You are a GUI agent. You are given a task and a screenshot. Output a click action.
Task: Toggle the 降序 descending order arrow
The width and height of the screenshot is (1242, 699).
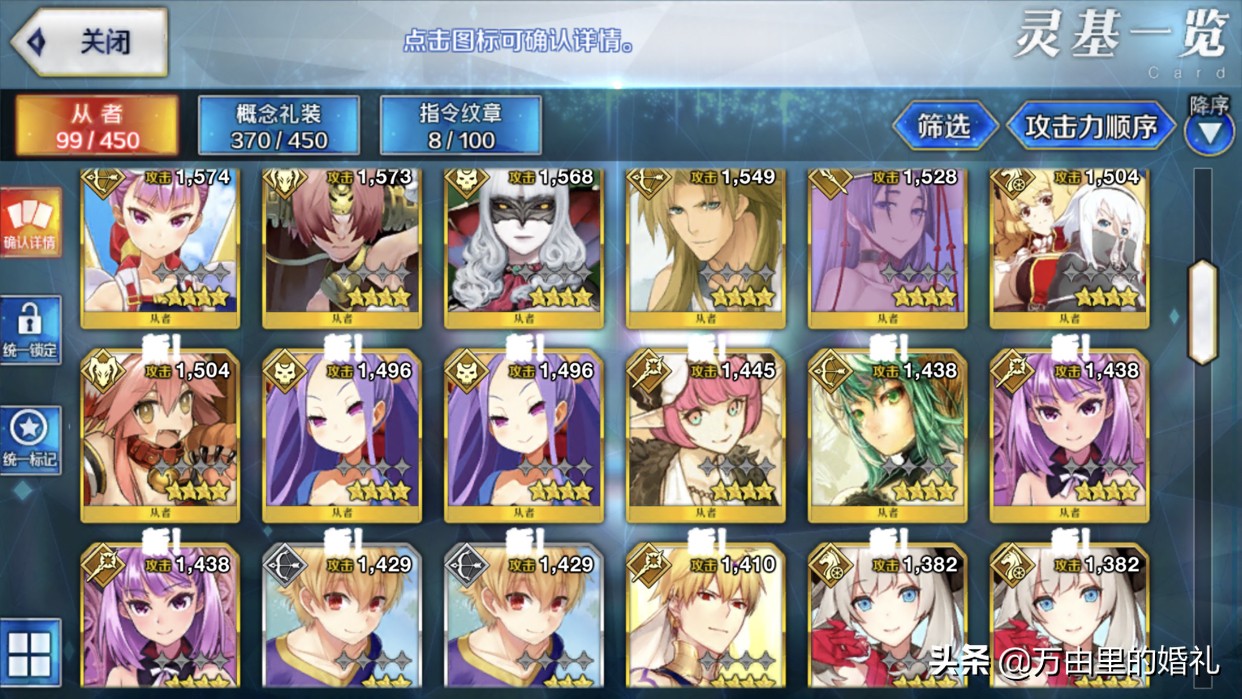1209,131
